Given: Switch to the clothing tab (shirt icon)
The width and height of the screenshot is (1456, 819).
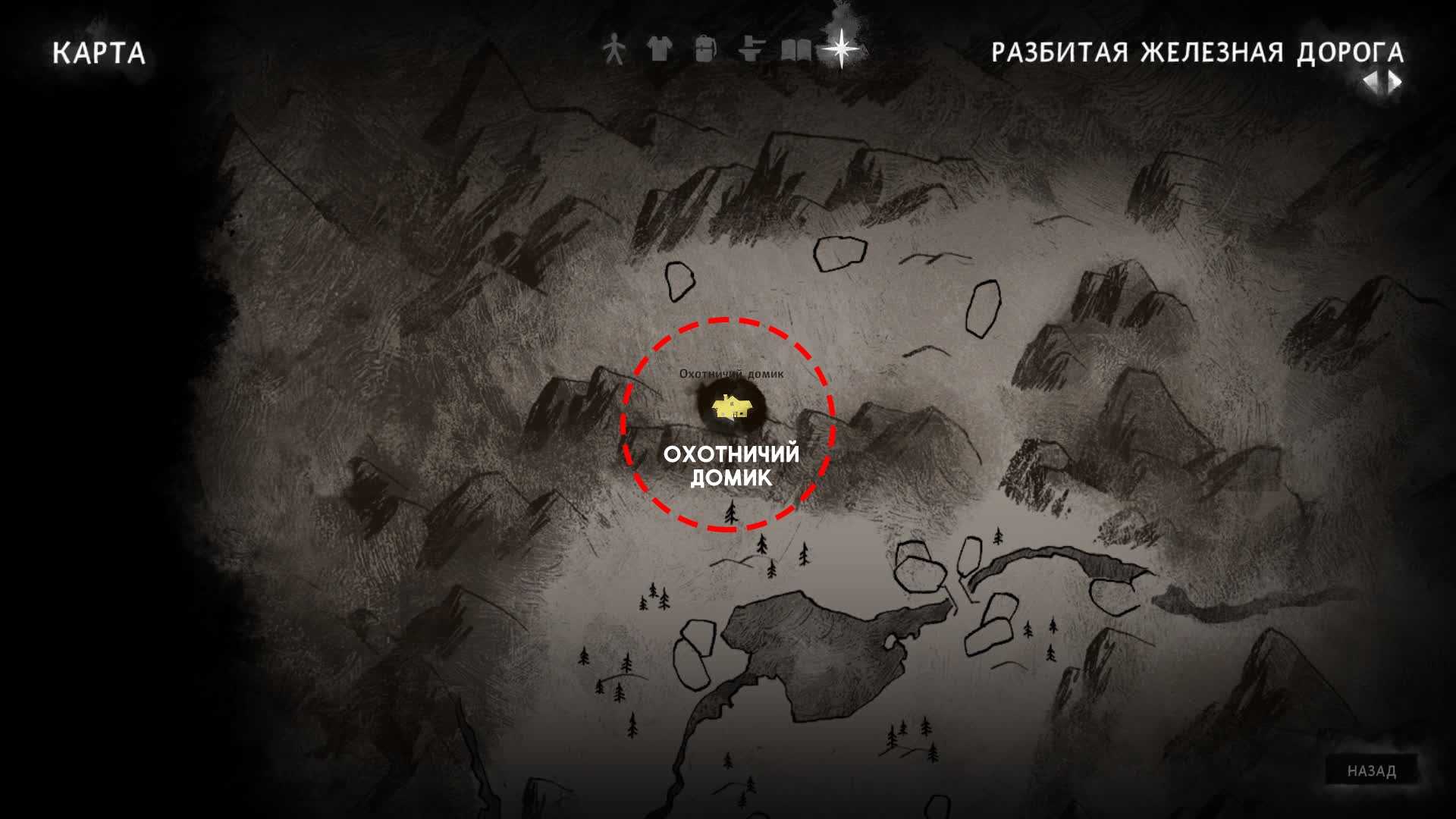Looking at the screenshot, I should tap(659, 50).
